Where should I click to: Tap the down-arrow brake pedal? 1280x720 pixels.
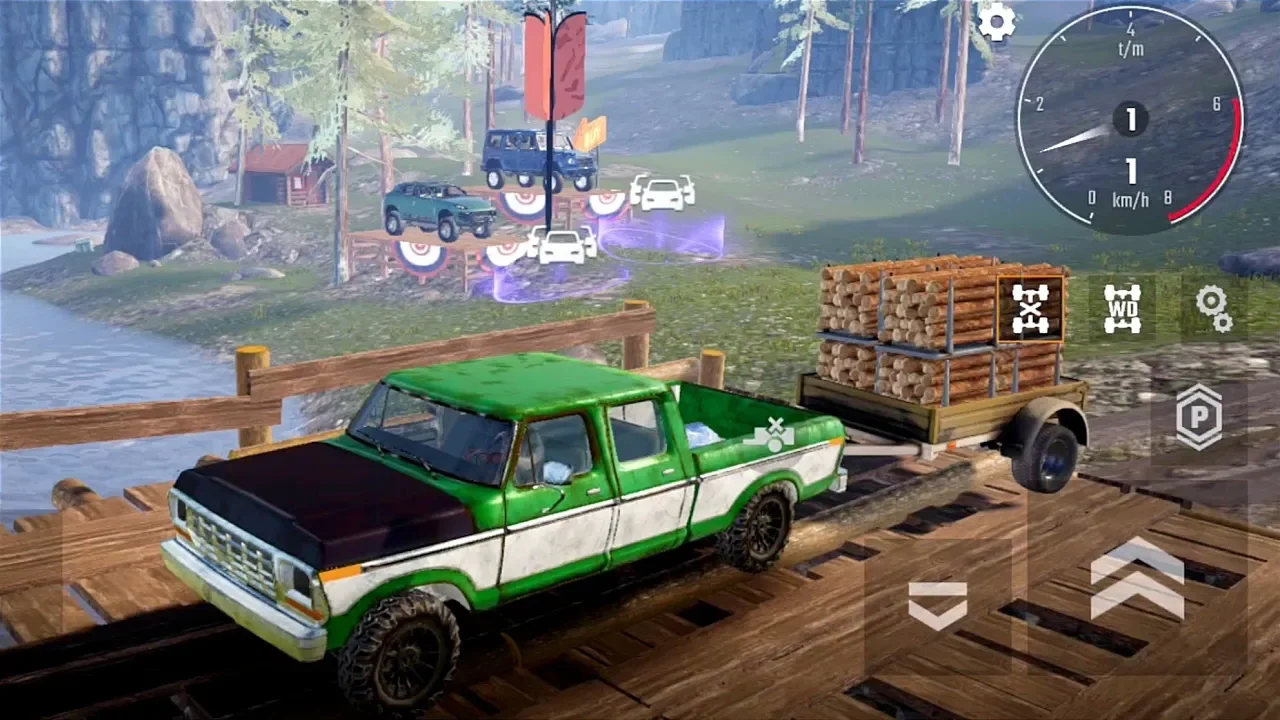(x=937, y=605)
